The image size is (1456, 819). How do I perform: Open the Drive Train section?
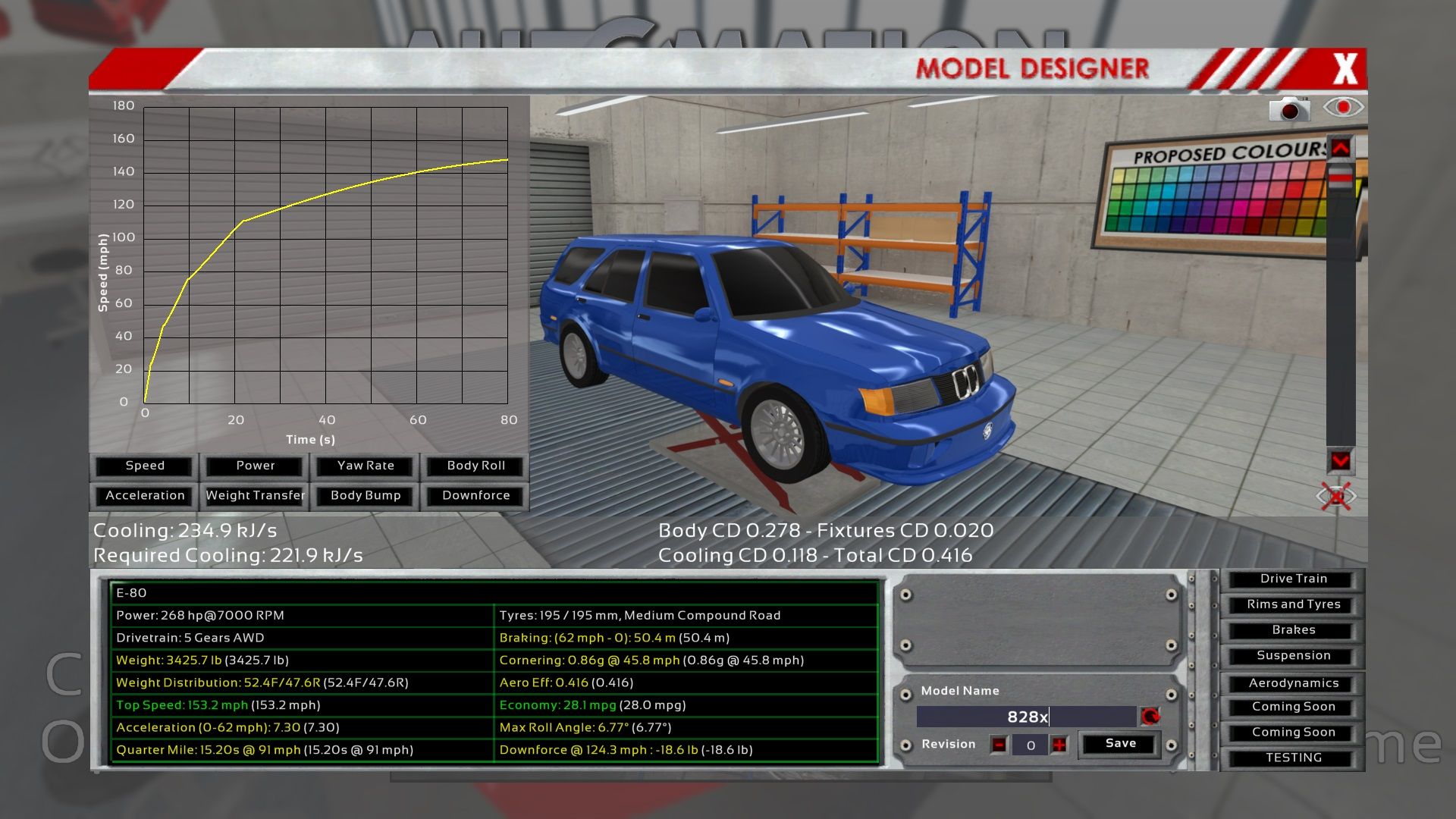[x=1293, y=579]
